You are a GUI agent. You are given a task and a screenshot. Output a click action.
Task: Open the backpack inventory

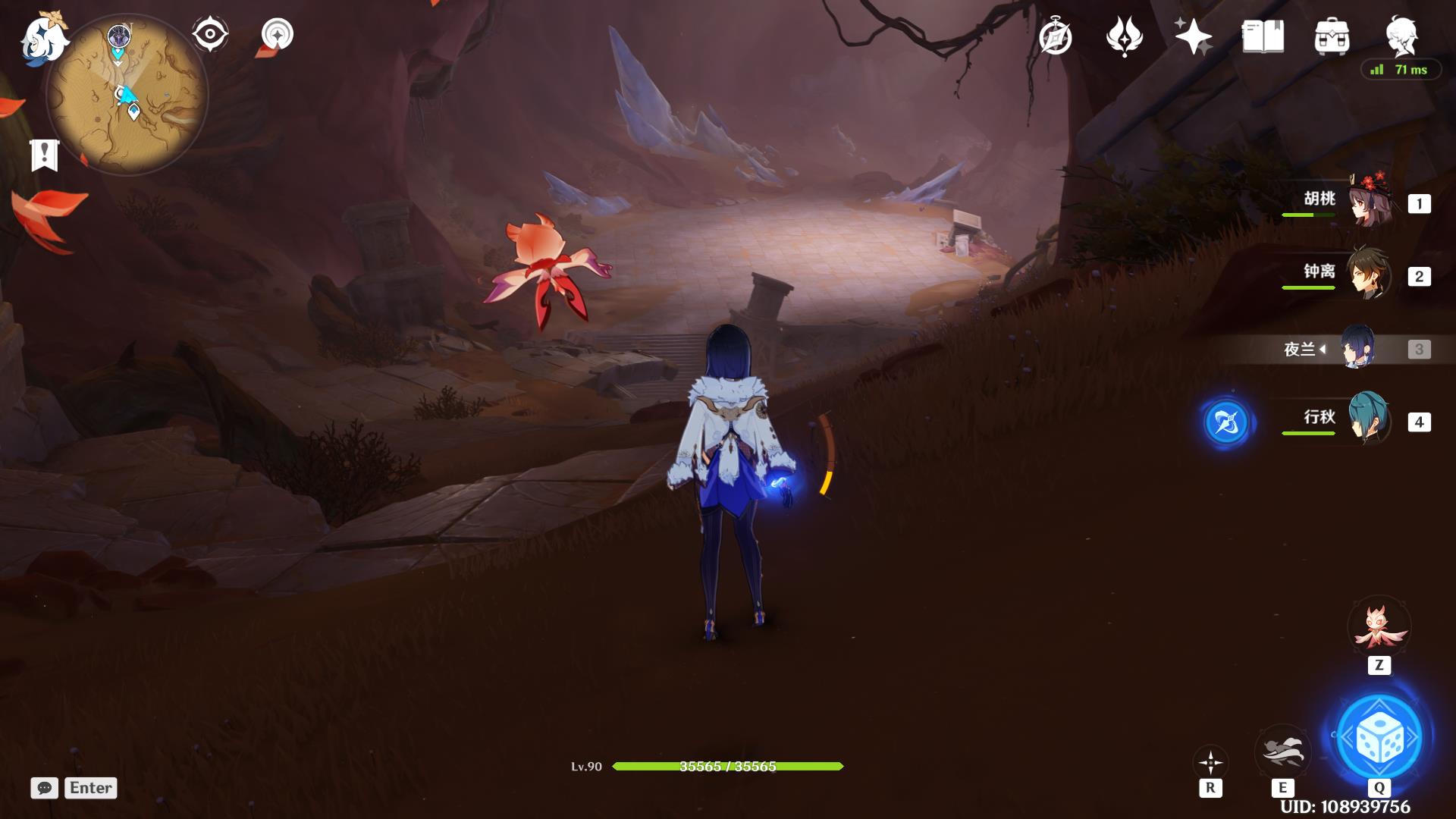pyautogui.click(x=1332, y=36)
